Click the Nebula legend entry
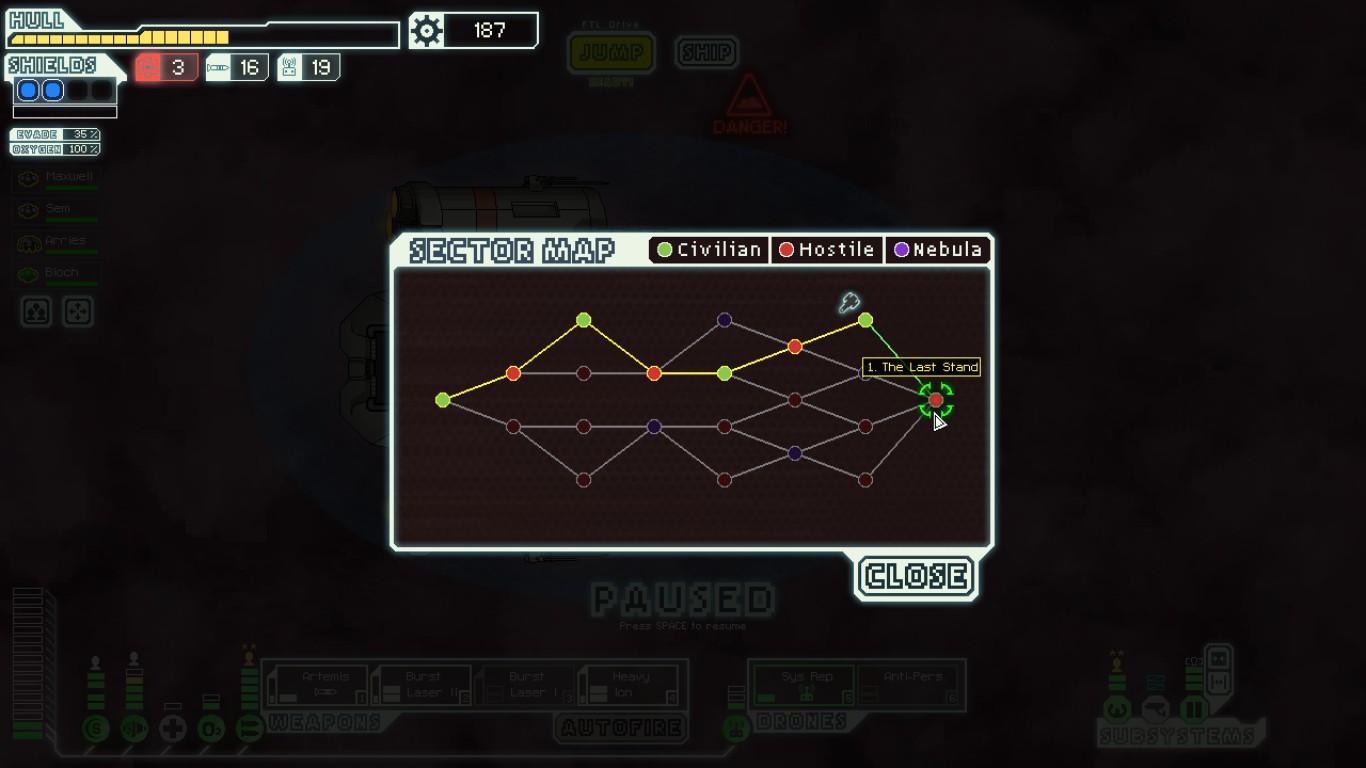 click(x=937, y=250)
